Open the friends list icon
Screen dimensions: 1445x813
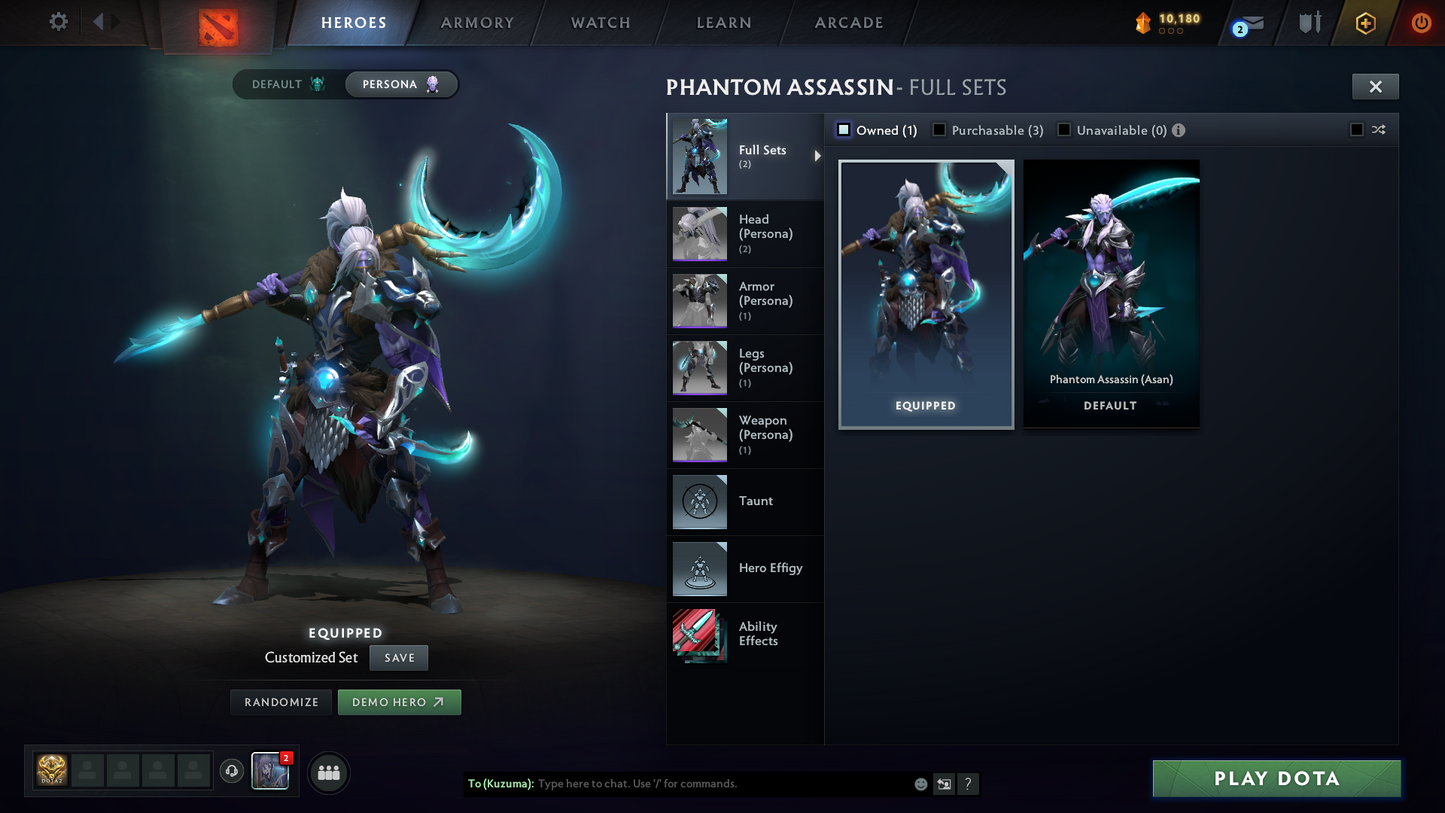(x=328, y=772)
